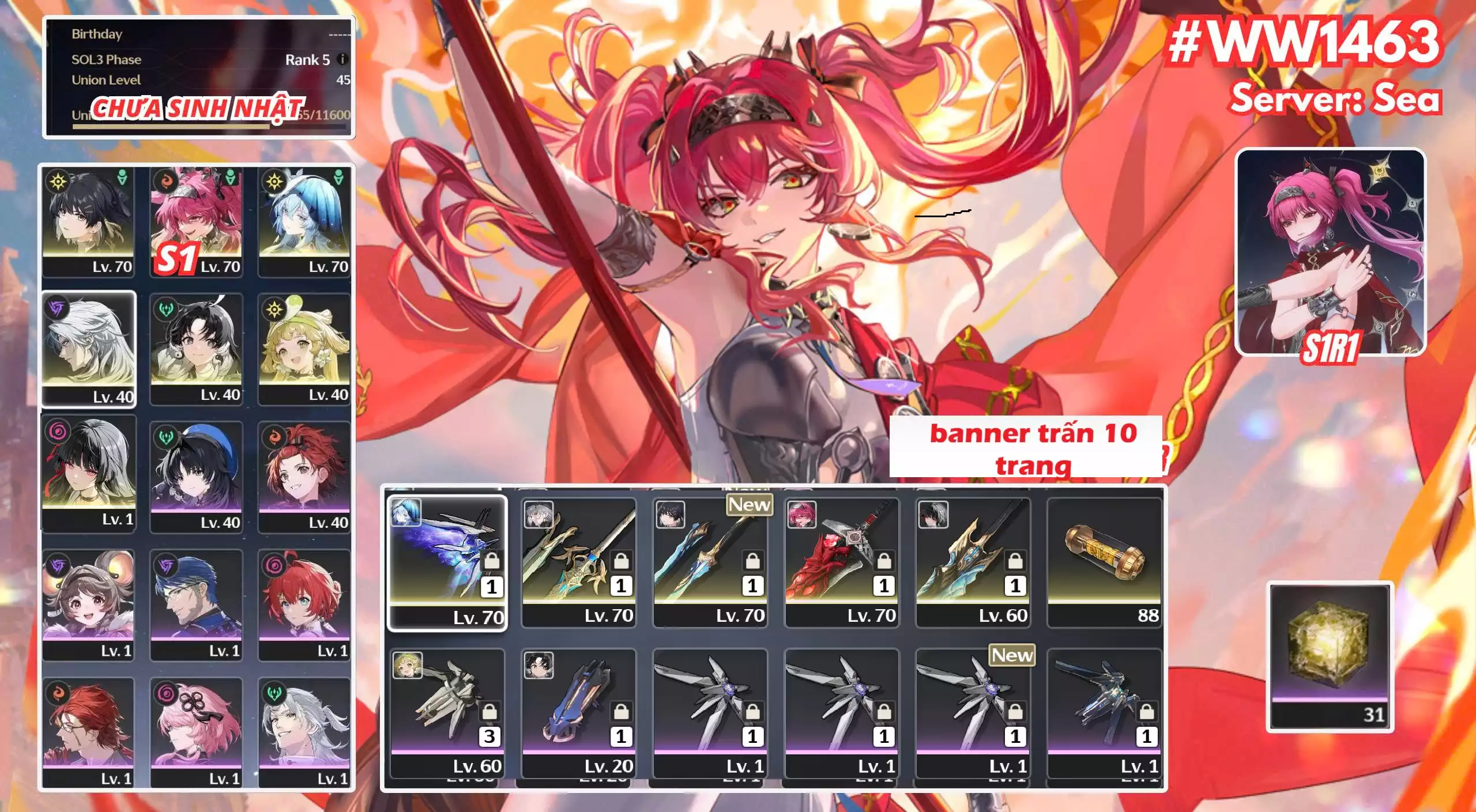This screenshot has height=812, width=1476.
Task: Select the Birthday row in the profile panel
Action: (202, 34)
